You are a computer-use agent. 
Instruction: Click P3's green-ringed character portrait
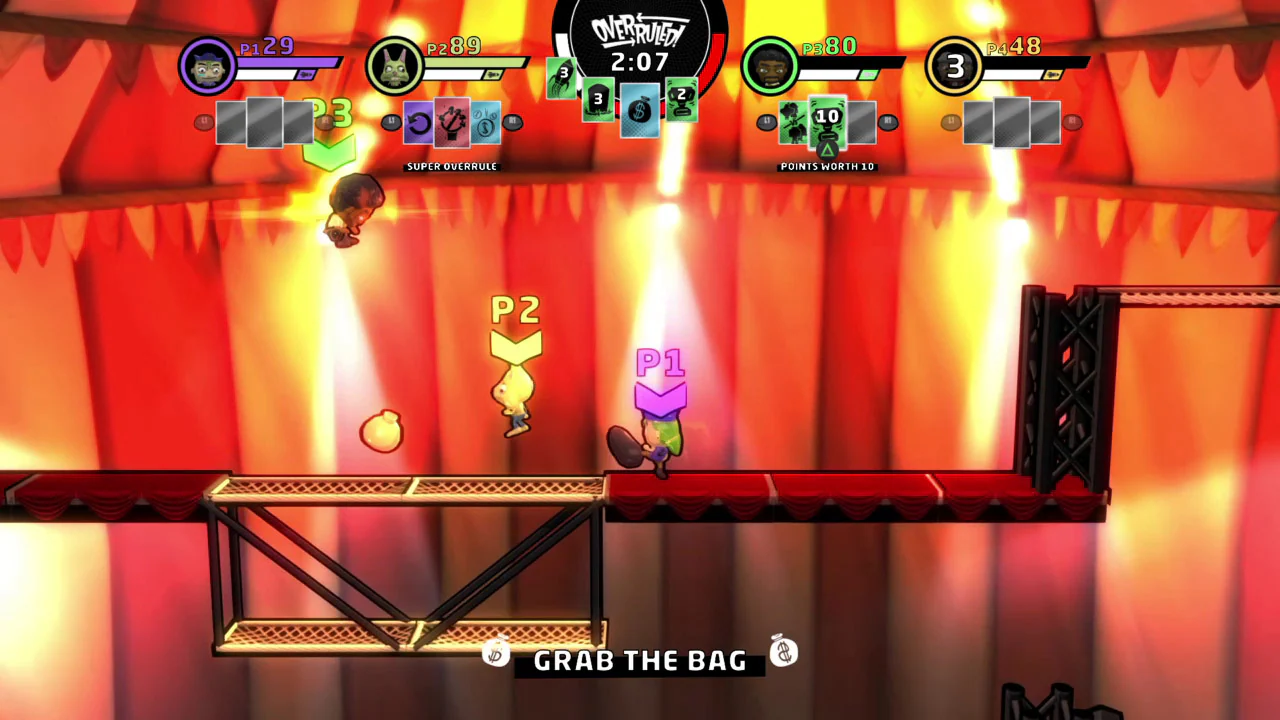[x=769, y=66]
